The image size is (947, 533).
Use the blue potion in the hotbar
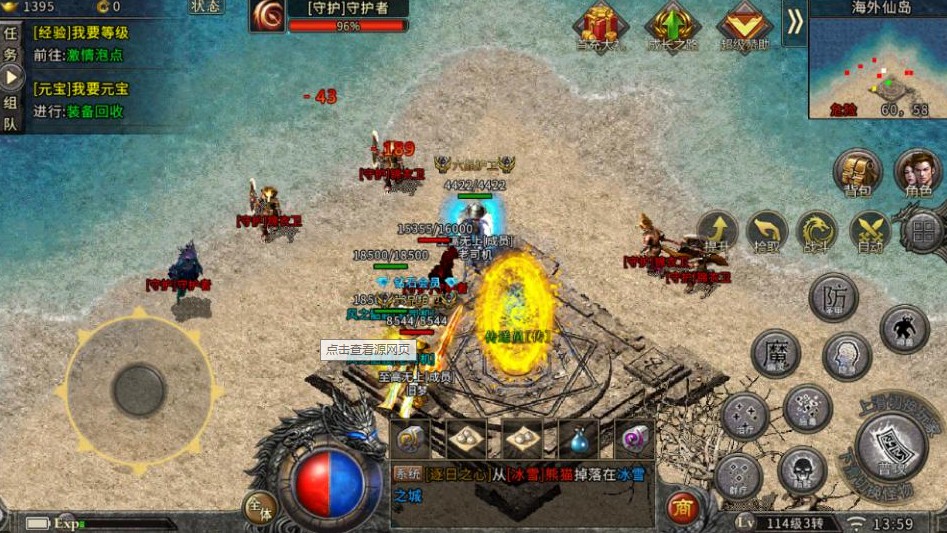coord(579,438)
